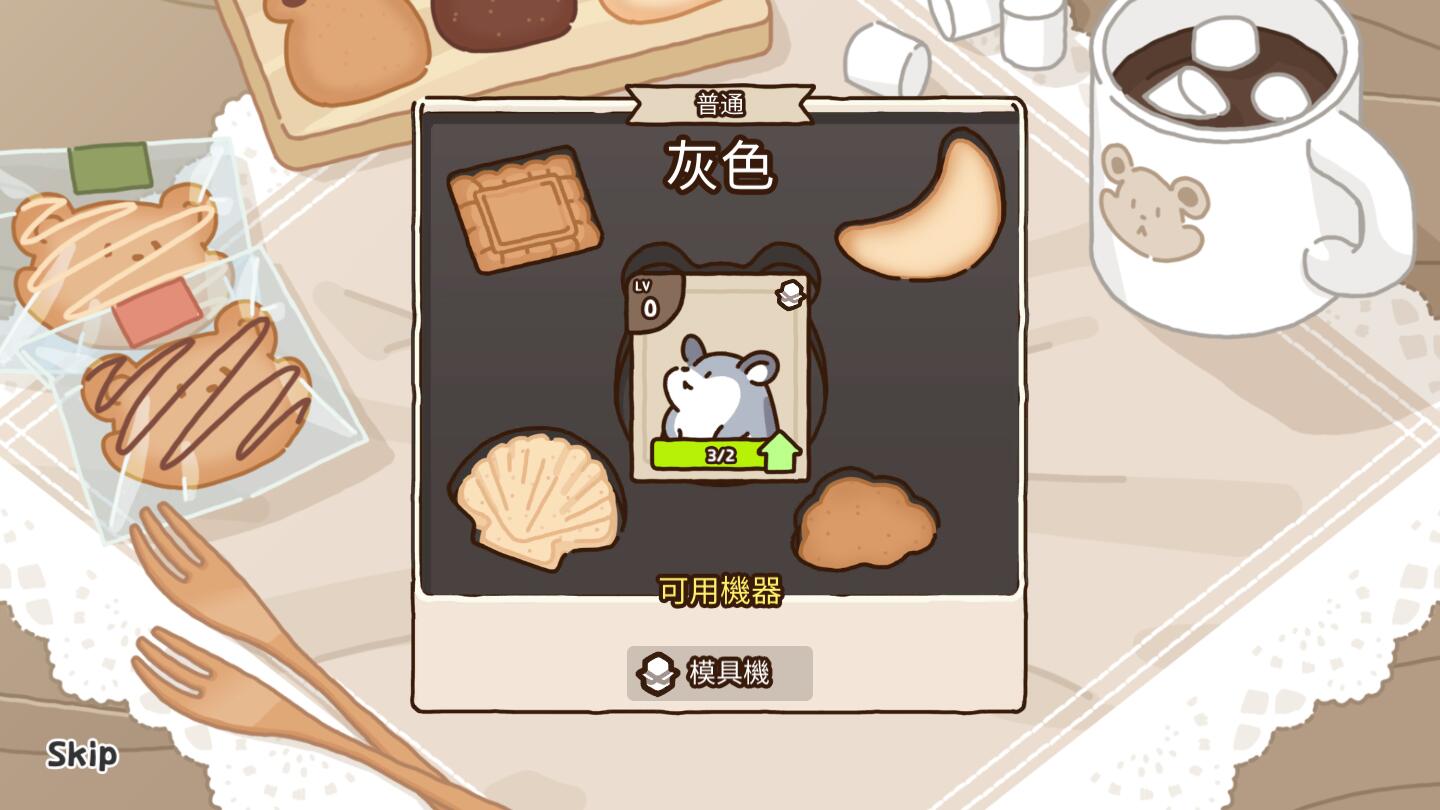Click the mold machine icon on the hamster card

click(x=789, y=294)
